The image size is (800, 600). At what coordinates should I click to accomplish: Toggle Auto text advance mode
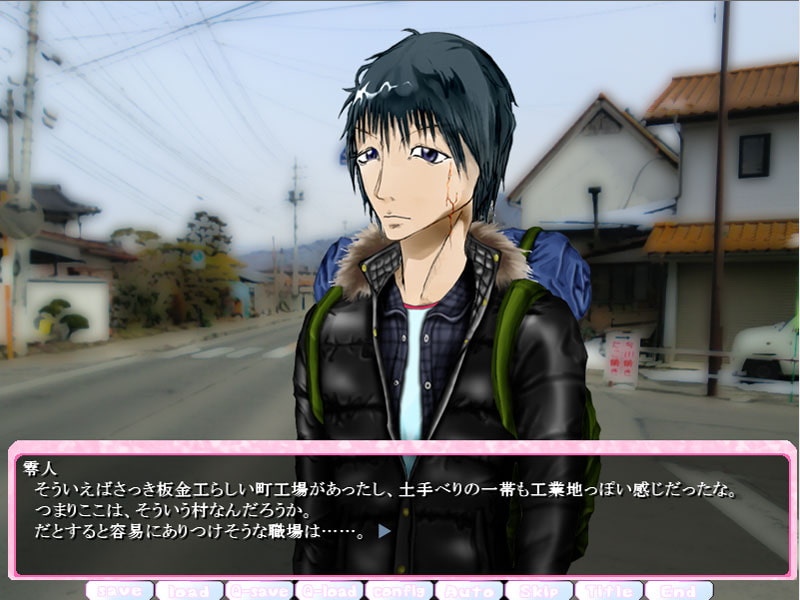click(469, 590)
